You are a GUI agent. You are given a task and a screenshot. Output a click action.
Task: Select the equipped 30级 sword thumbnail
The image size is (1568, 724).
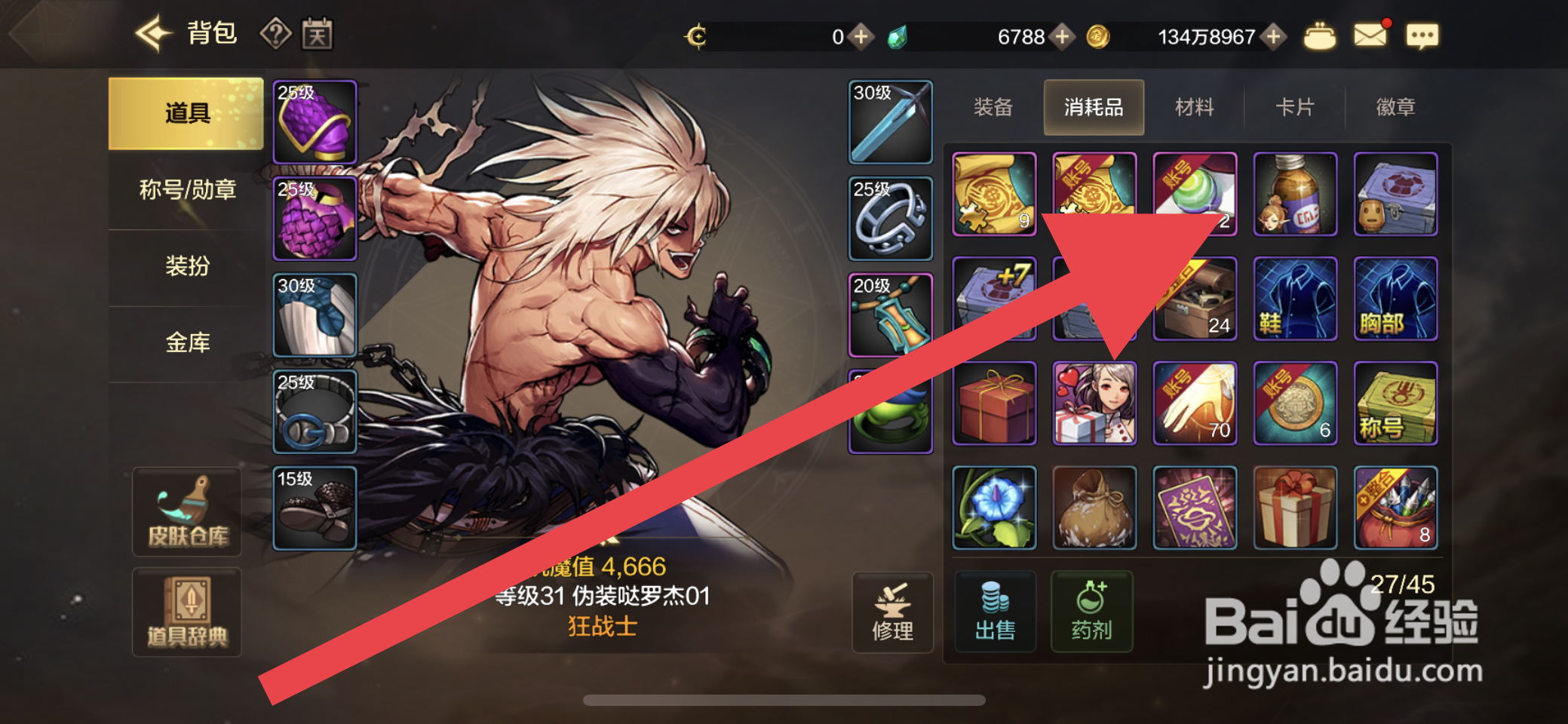[891, 121]
